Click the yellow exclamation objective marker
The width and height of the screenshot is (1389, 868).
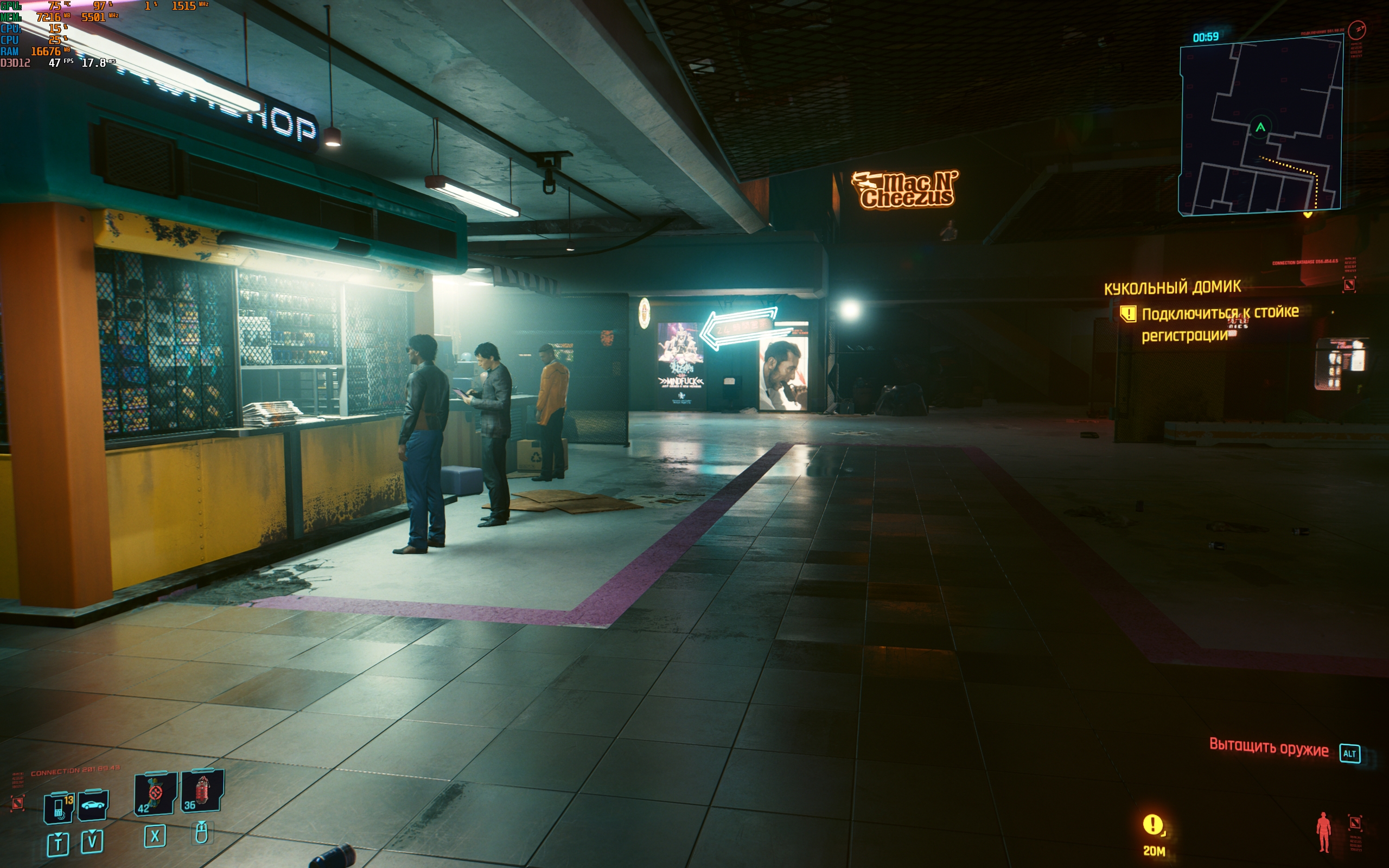click(x=1152, y=825)
